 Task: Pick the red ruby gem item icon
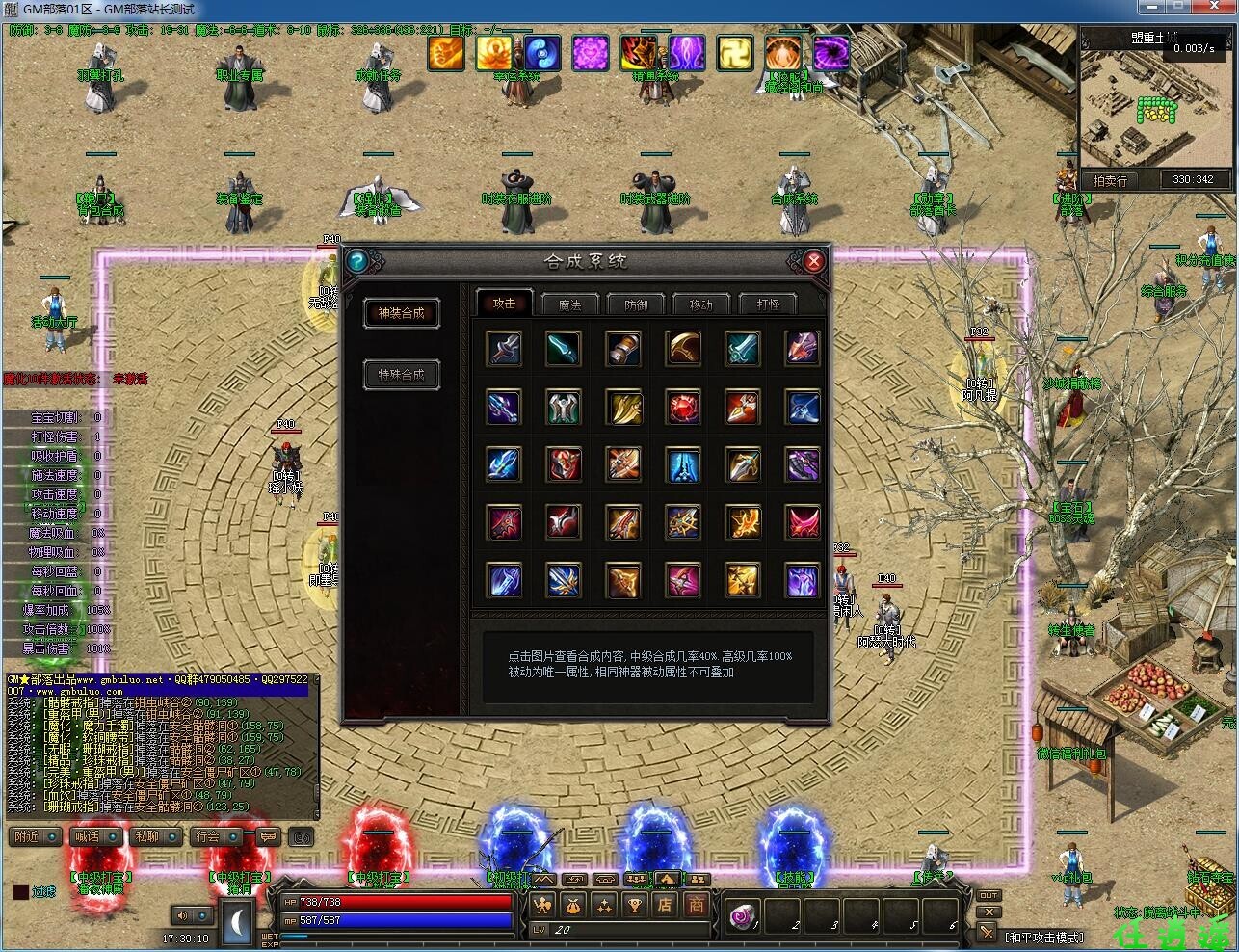pyautogui.click(x=683, y=408)
